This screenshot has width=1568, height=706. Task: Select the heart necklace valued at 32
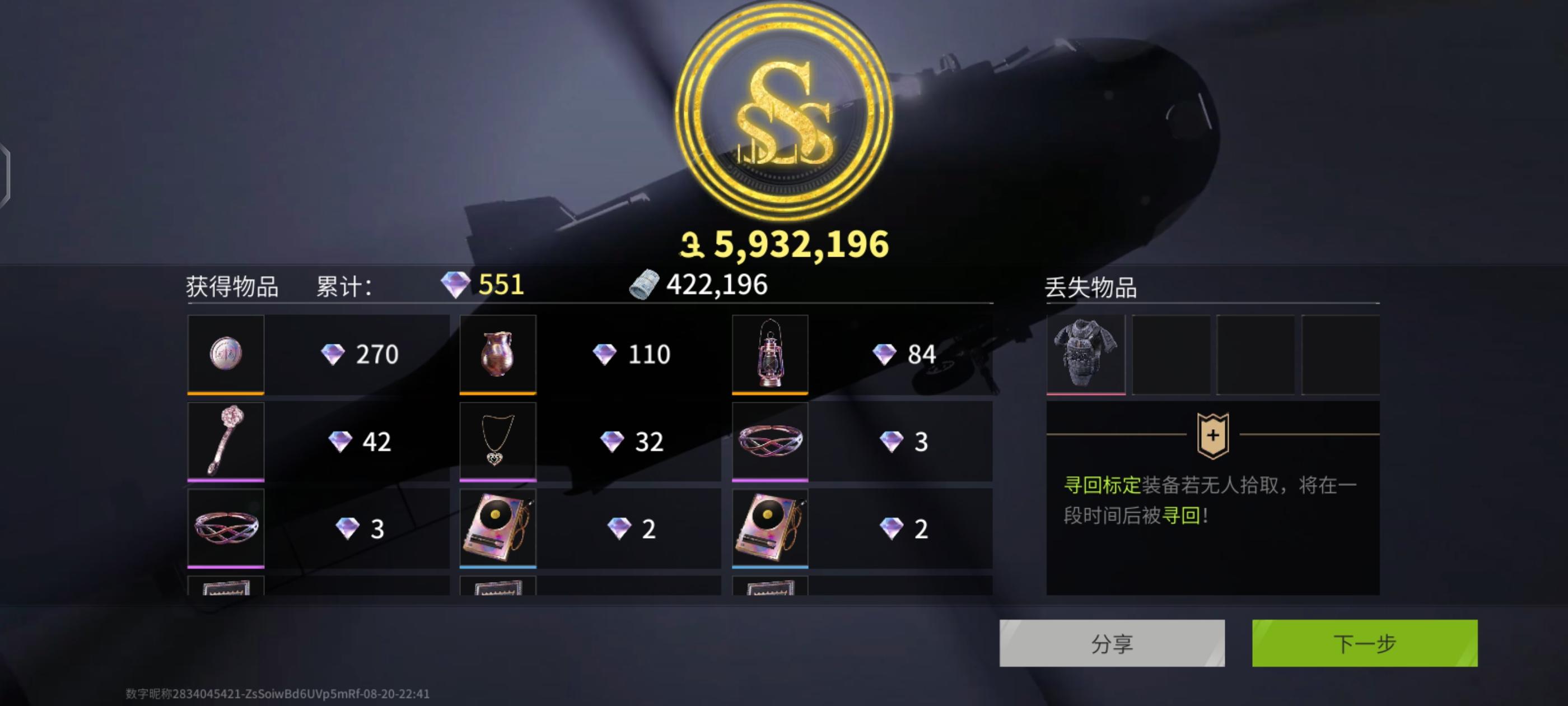497,440
